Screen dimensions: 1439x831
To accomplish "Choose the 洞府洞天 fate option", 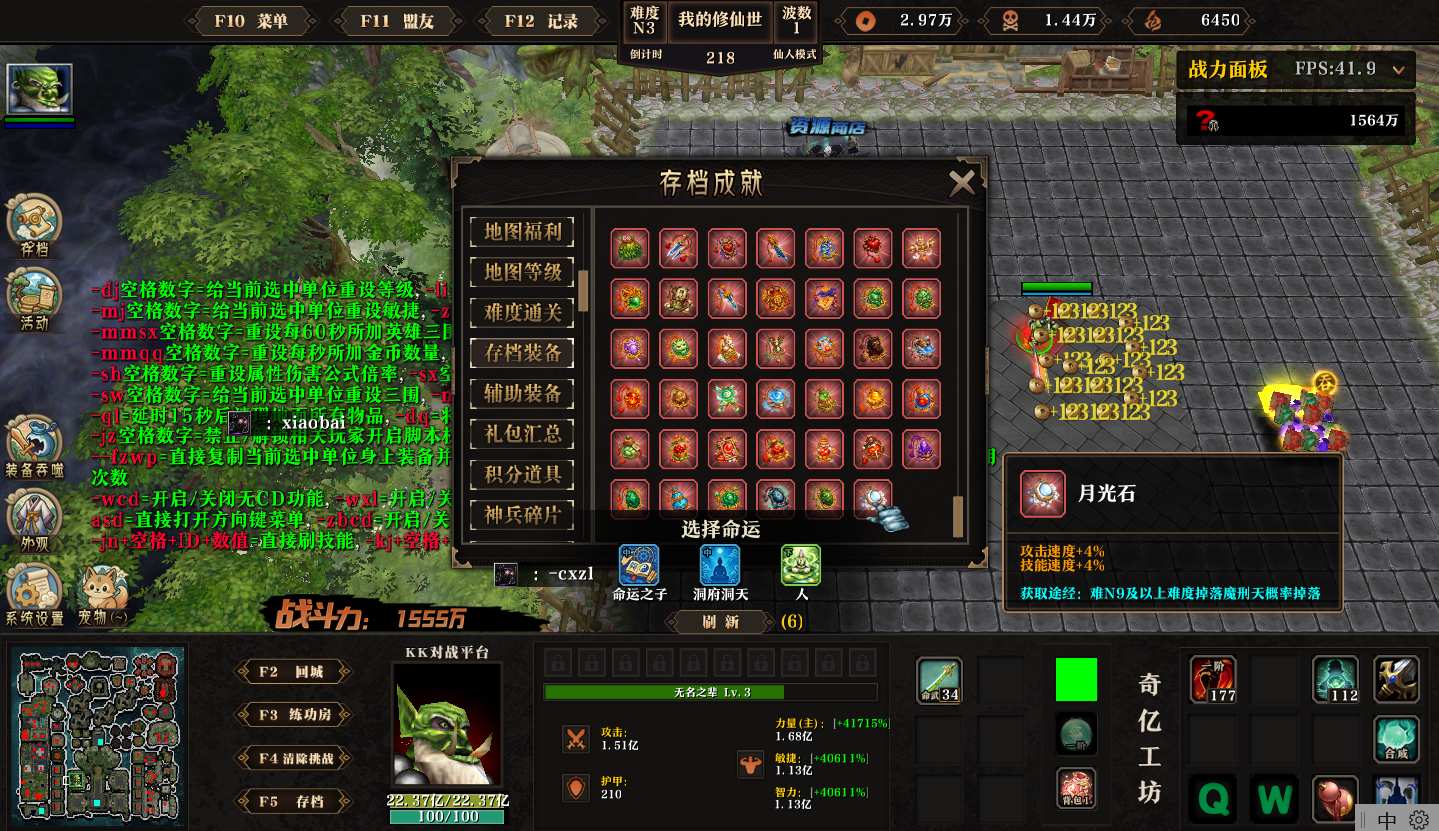I will pyautogui.click(x=720, y=566).
